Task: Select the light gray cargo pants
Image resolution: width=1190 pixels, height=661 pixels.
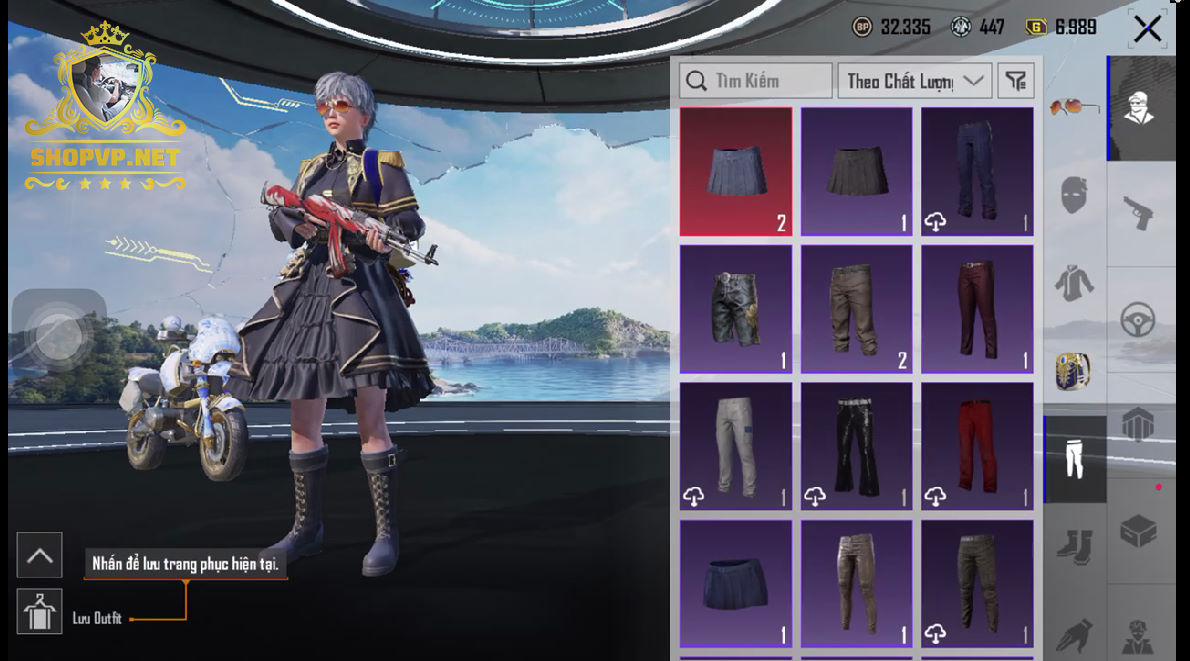Action: (x=736, y=446)
